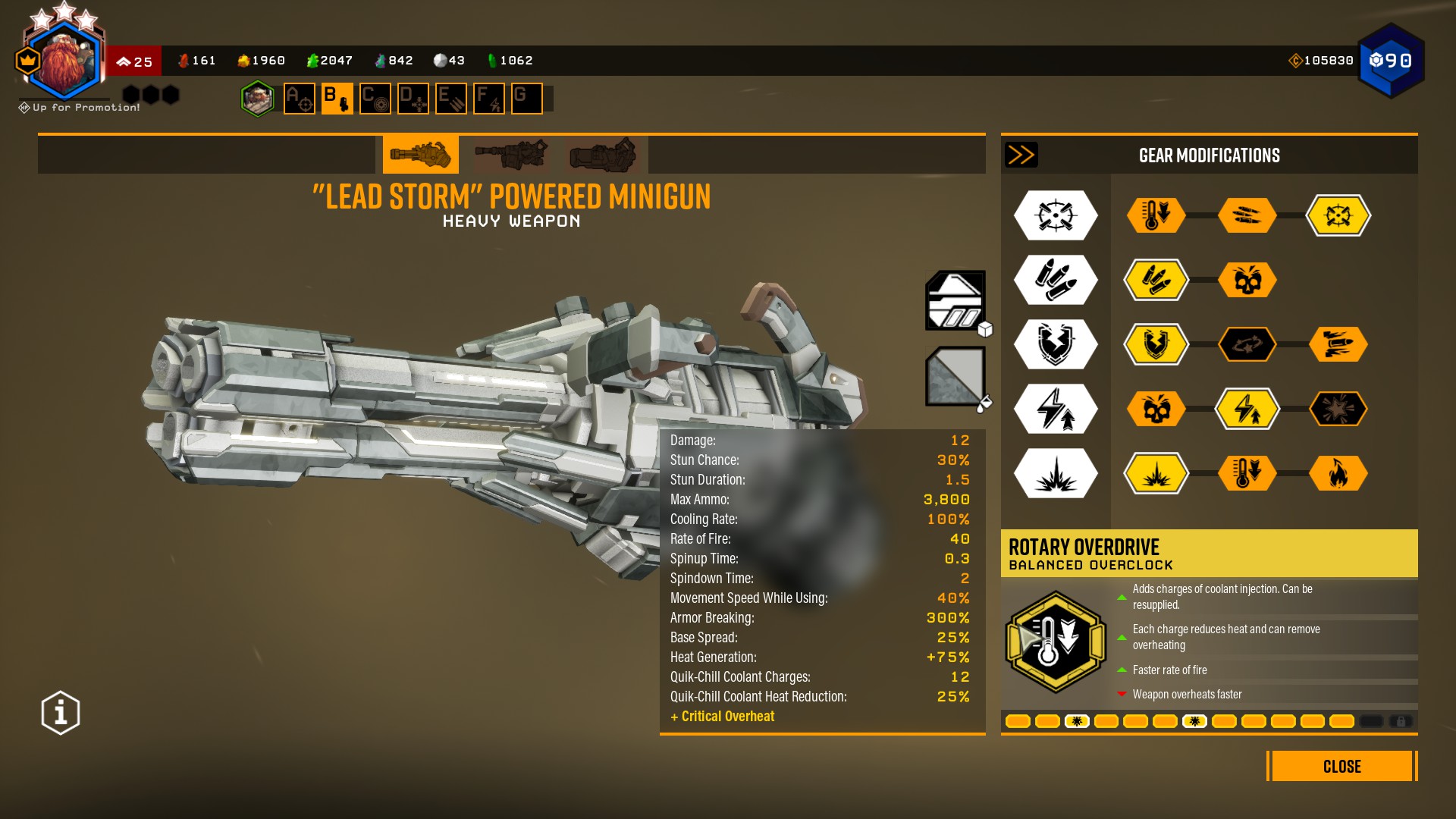Show weapon info with the info icon
The width and height of the screenshot is (1456, 819).
(61, 713)
